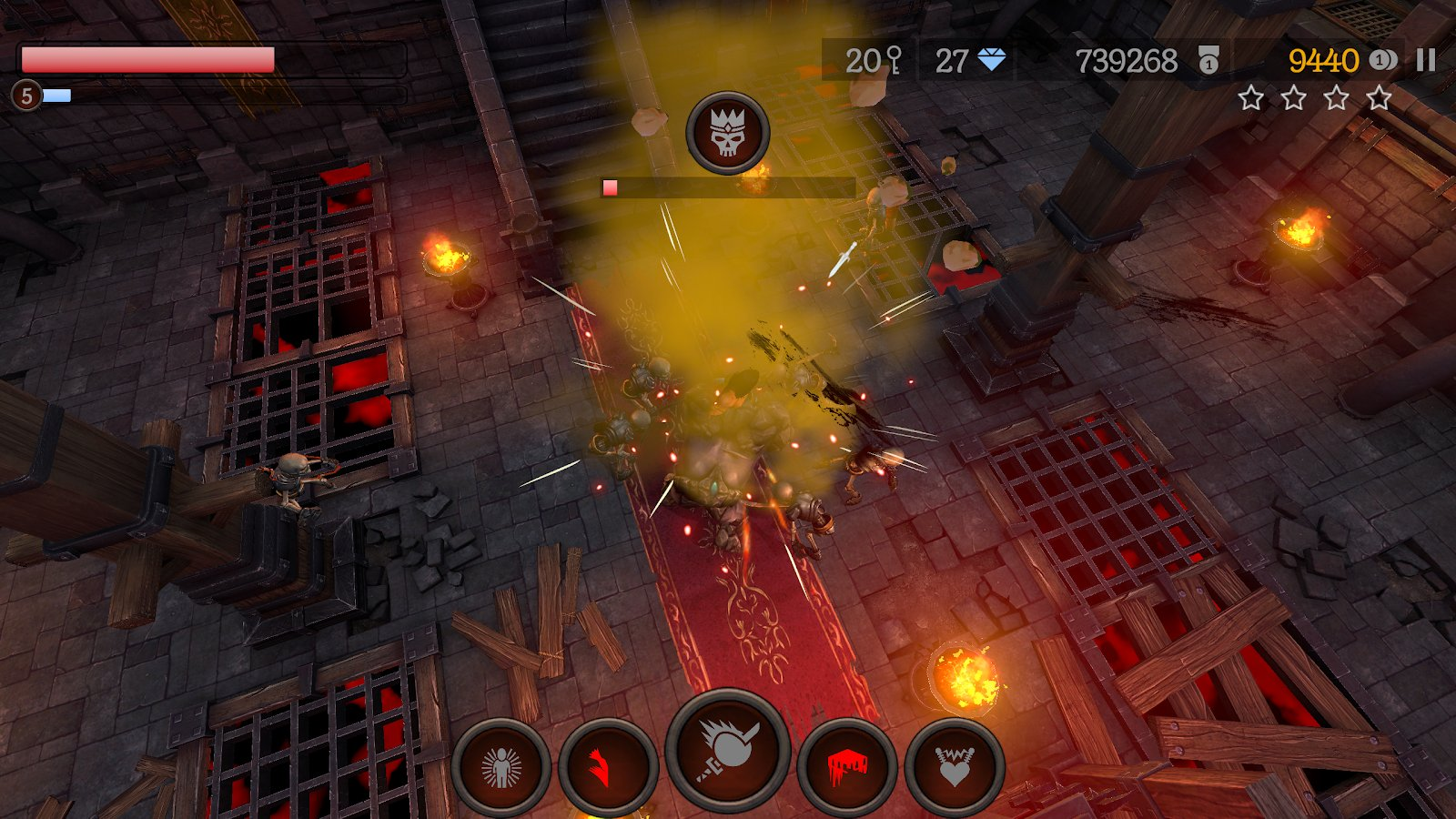Select the crowned skull boss icon
The width and height of the screenshot is (1456, 819).
tap(728, 134)
